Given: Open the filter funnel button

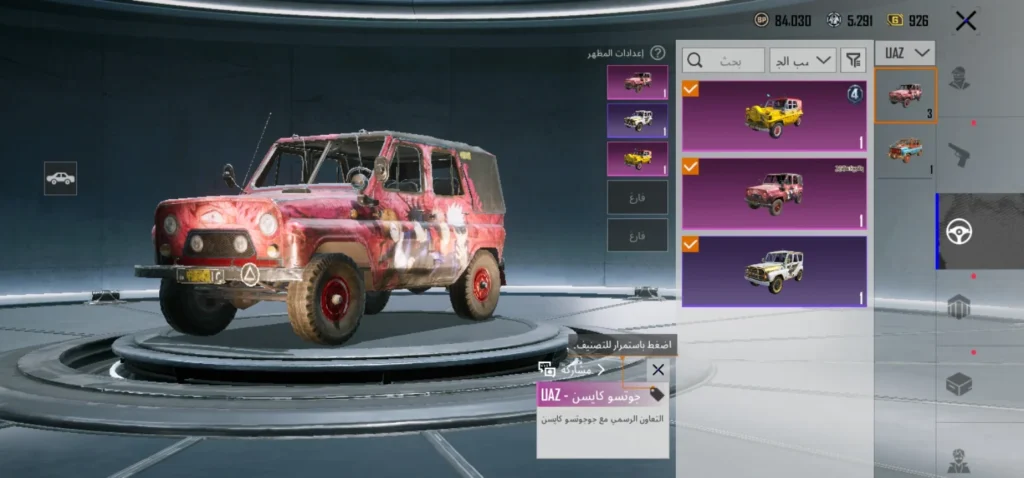Looking at the screenshot, I should pyautogui.click(x=853, y=61).
